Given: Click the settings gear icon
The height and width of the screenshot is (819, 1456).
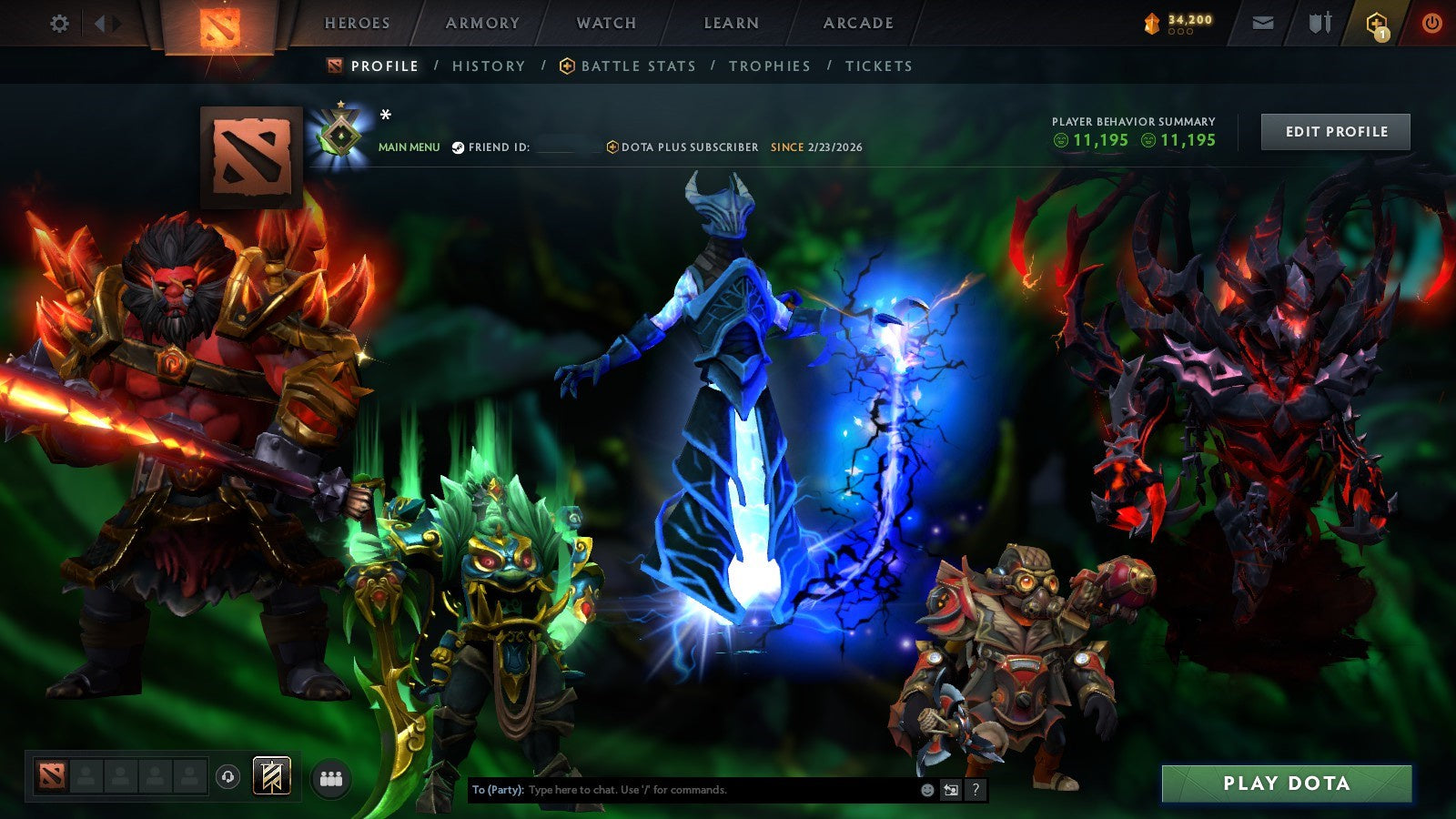Looking at the screenshot, I should 60,24.
